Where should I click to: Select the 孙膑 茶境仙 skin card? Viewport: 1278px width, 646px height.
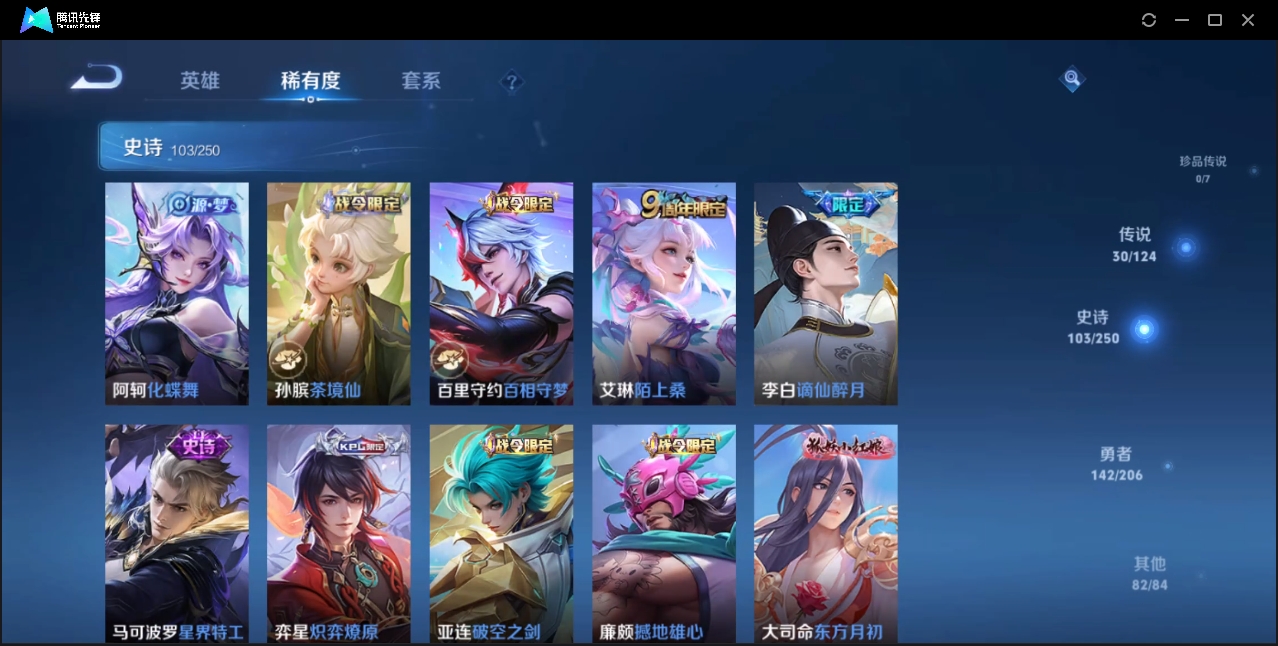point(339,293)
